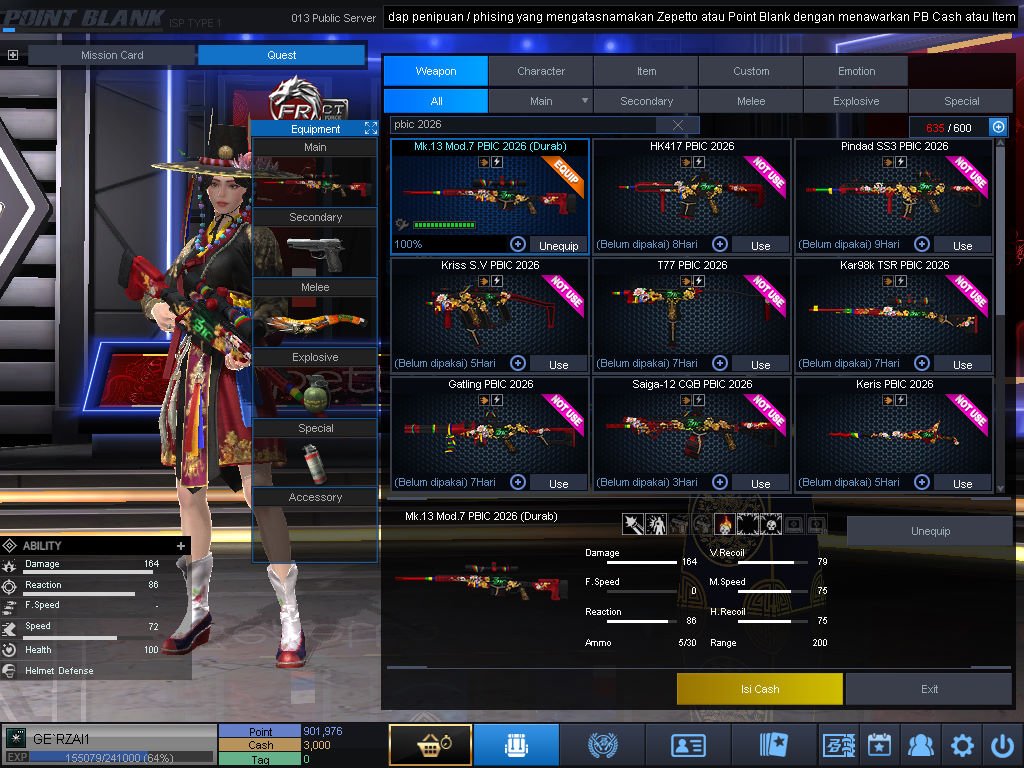This screenshot has width=1024, height=768.
Task: Open the gear settings icon
Action: tap(962, 745)
